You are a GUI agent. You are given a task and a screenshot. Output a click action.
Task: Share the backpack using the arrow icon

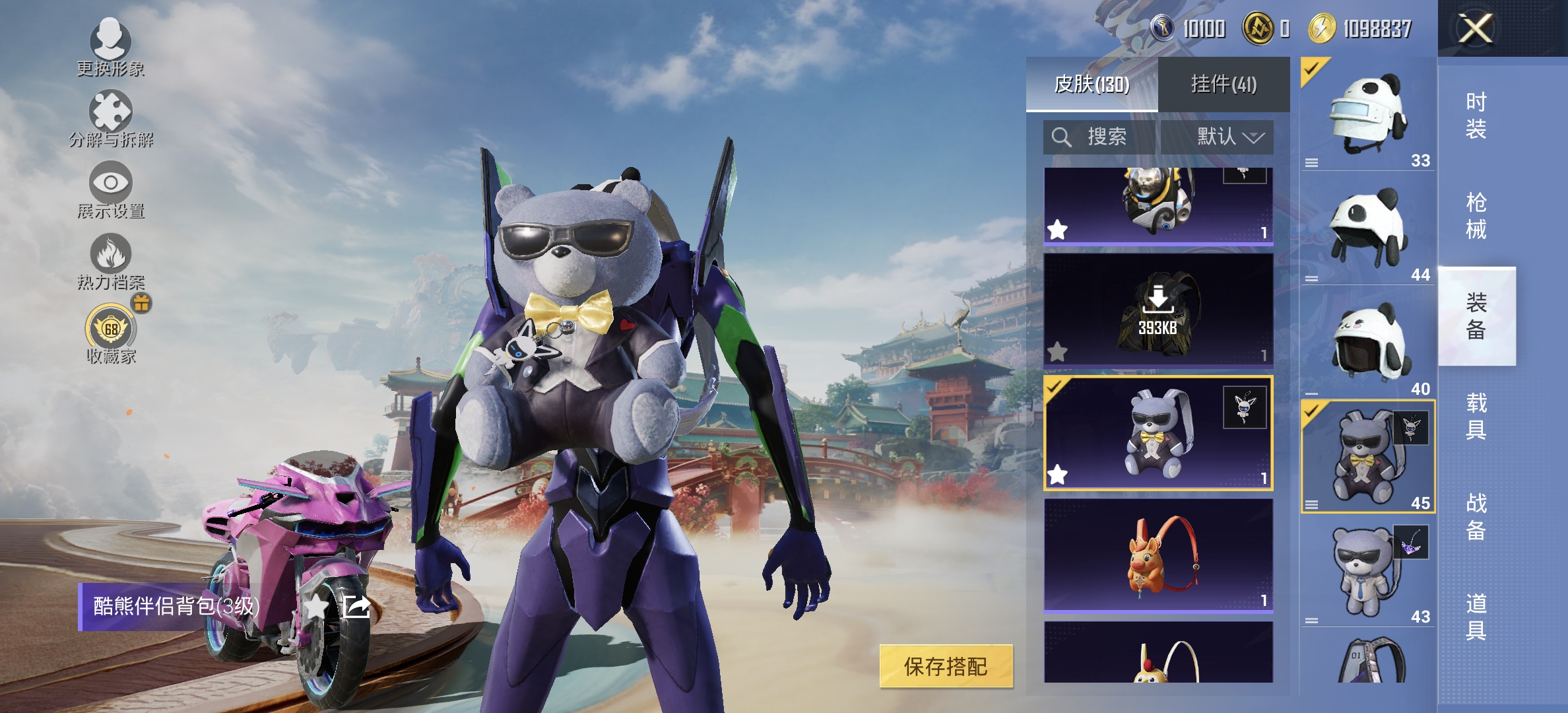pos(356,606)
